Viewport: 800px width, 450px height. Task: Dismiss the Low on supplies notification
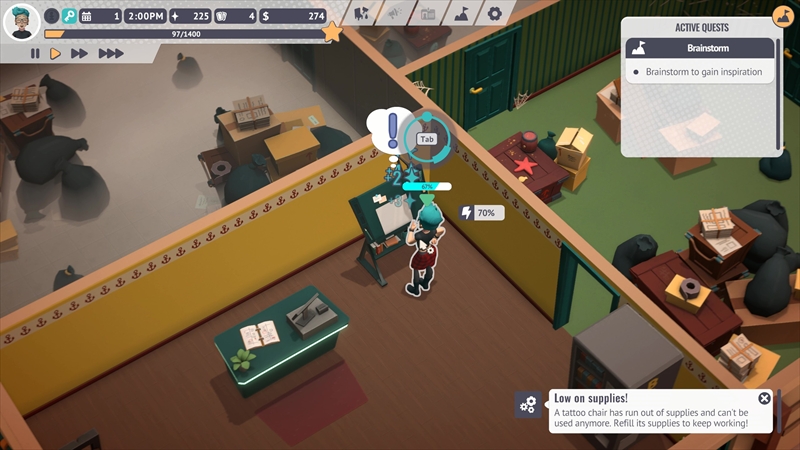[764, 398]
